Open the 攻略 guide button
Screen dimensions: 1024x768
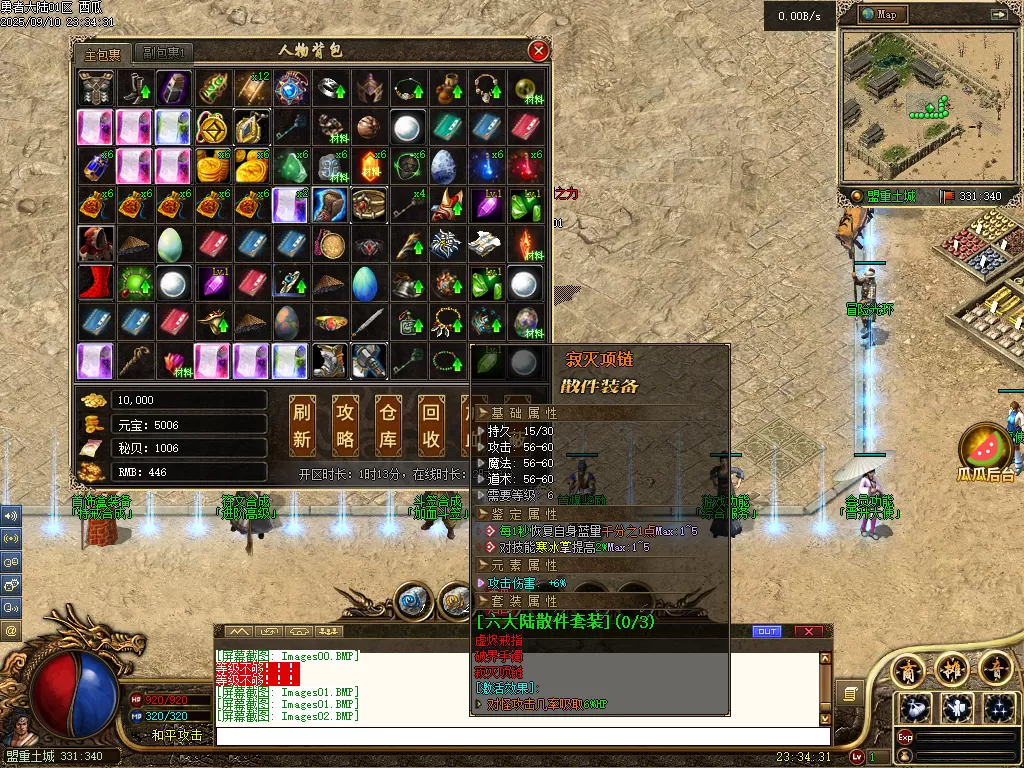[x=345, y=424]
